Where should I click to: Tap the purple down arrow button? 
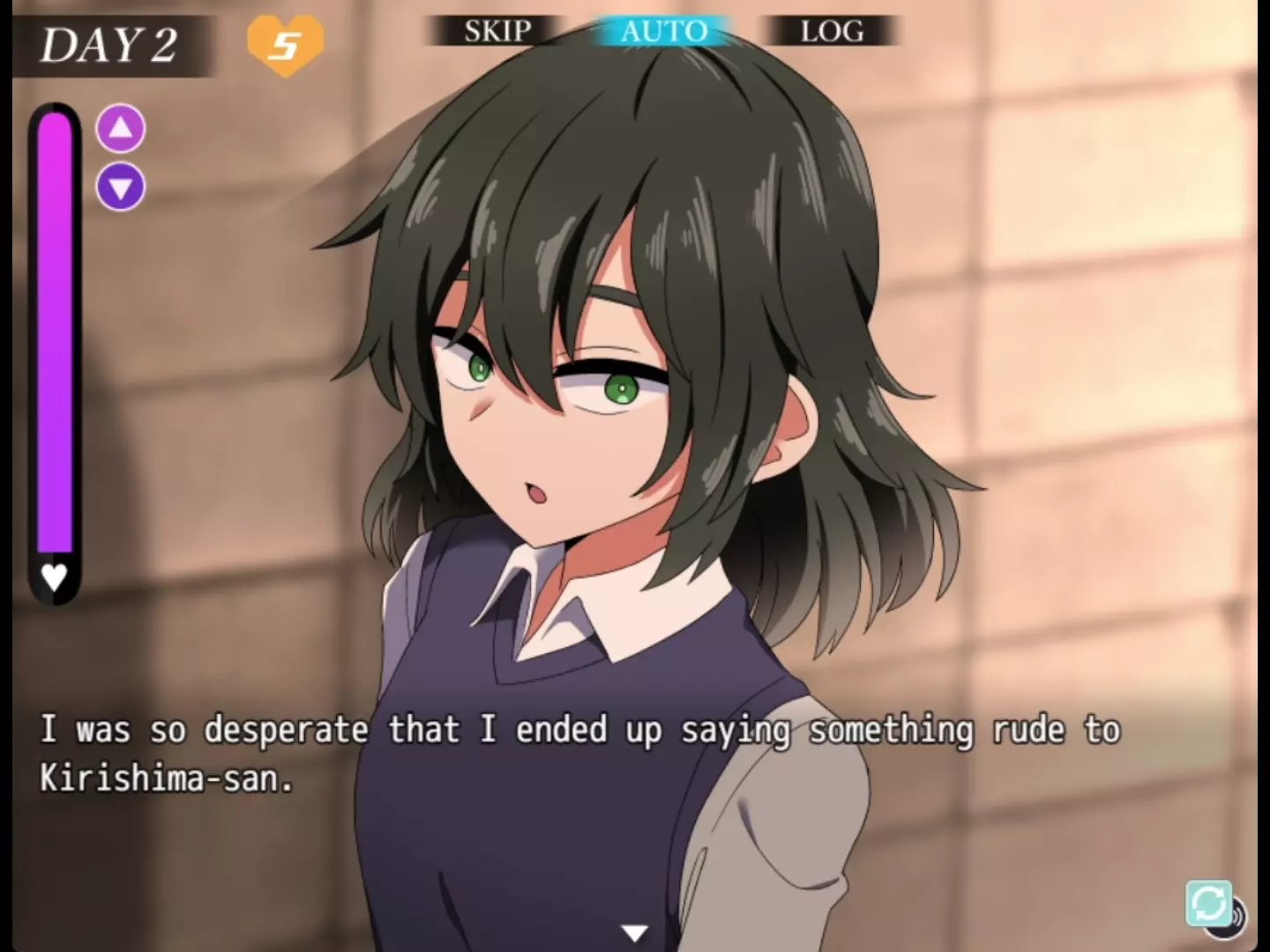tap(121, 187)
